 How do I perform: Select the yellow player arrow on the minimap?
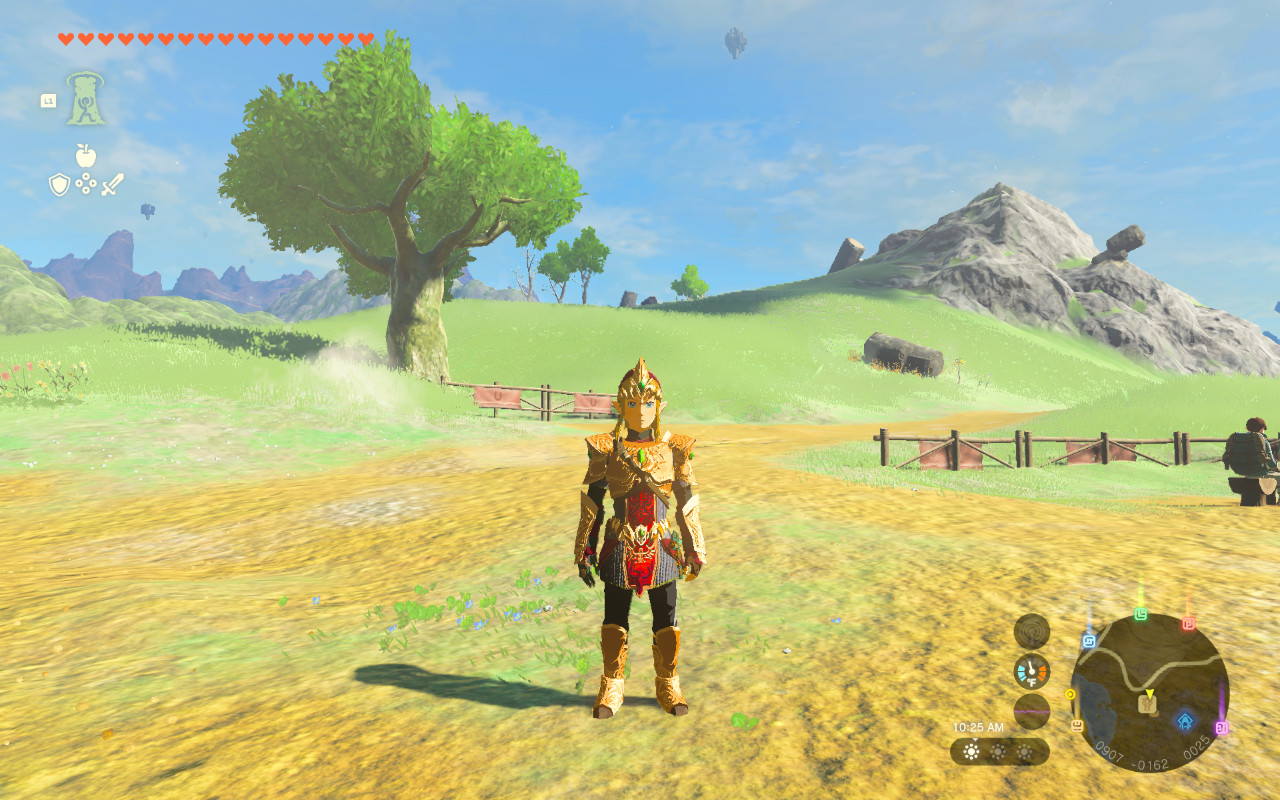coord(1150,692)
